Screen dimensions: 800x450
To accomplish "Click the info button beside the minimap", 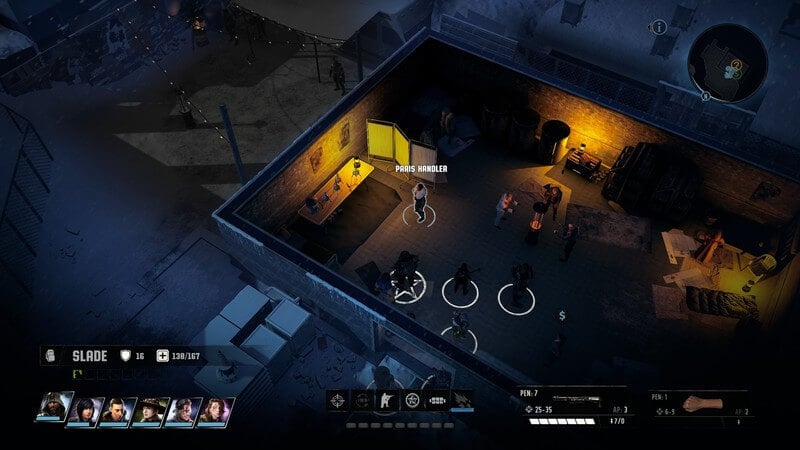I will click(660, 27).
